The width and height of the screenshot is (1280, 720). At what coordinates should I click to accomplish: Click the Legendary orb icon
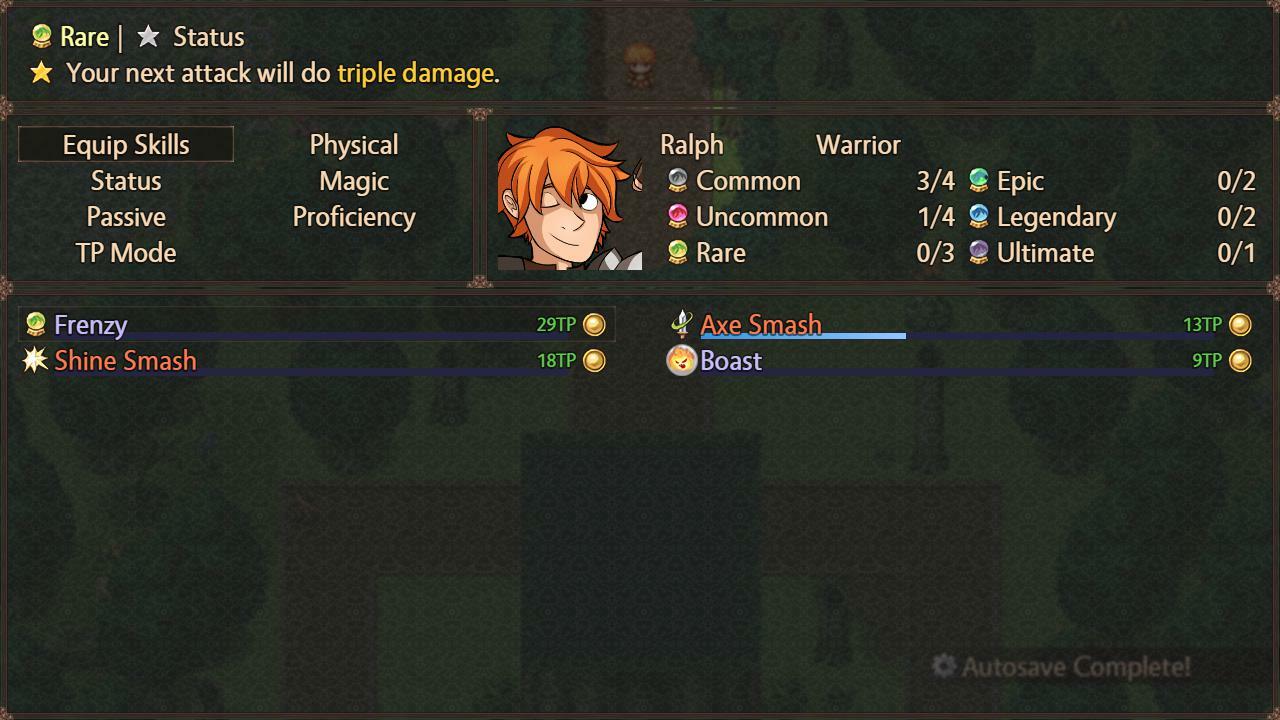[976, 217]
